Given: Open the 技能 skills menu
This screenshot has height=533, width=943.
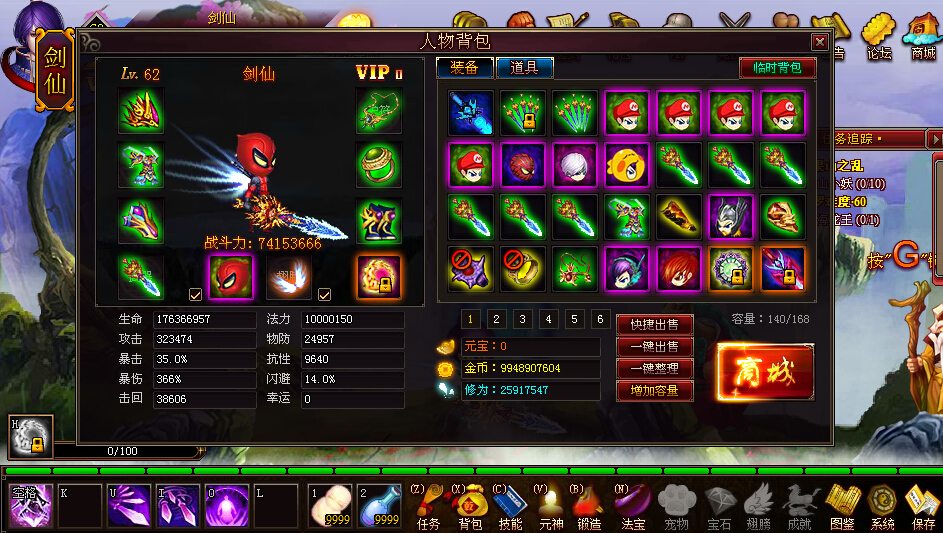Looking at the screenshot, I should (509, 506).
